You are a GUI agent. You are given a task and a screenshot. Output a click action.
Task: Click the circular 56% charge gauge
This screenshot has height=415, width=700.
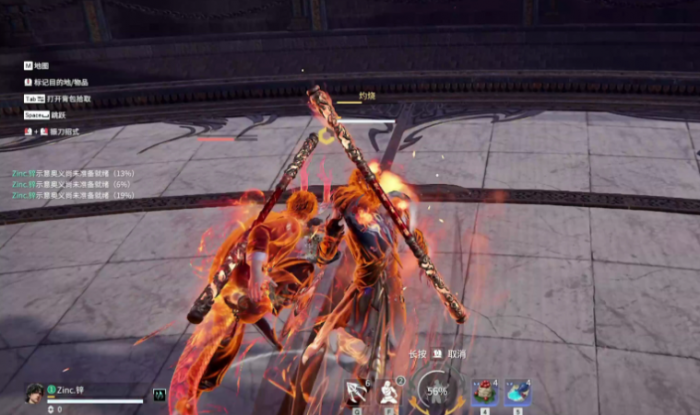point(437,391)
